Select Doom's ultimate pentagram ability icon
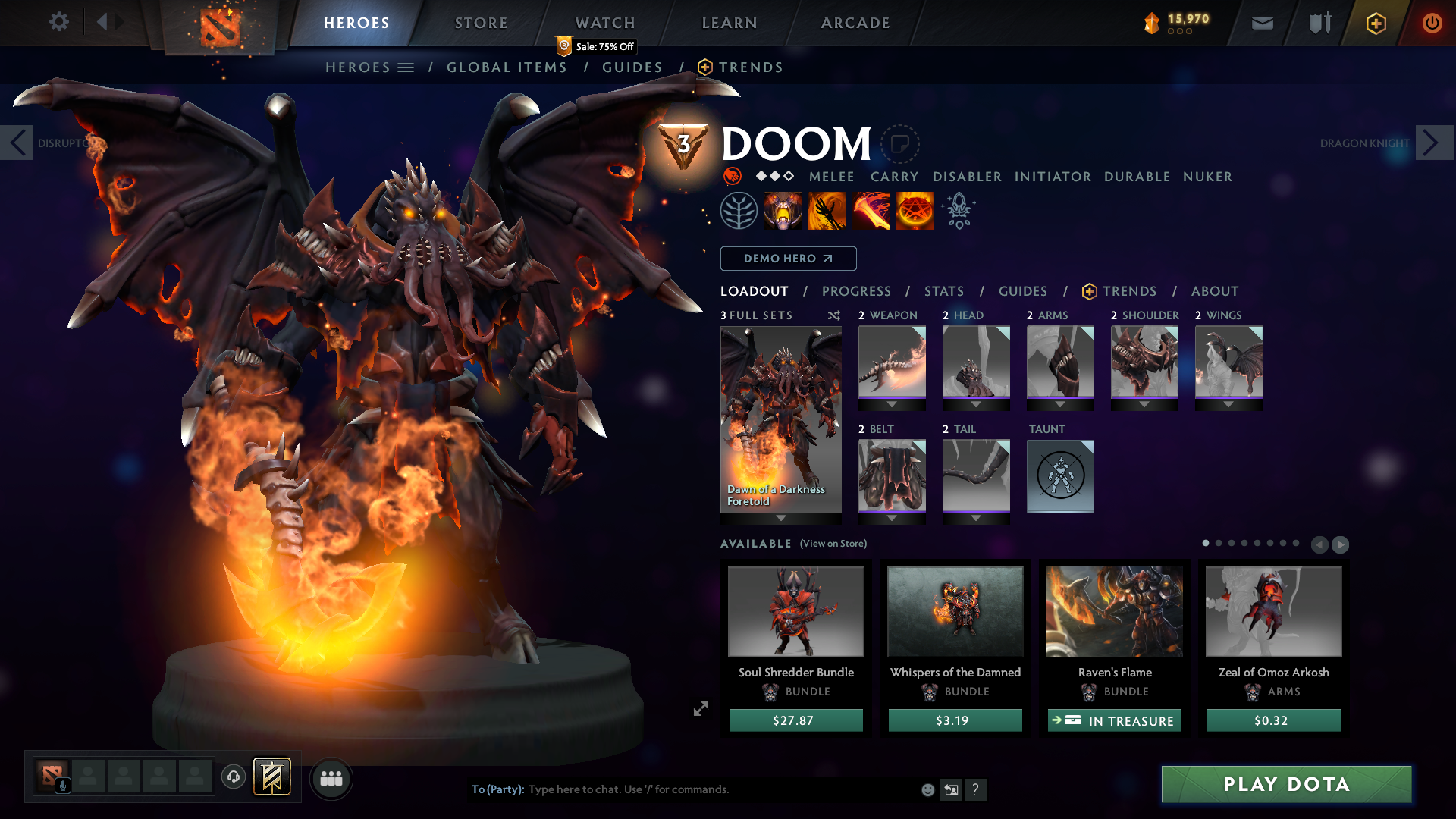This screenshot has height=819, width=1456. point(915,210)
